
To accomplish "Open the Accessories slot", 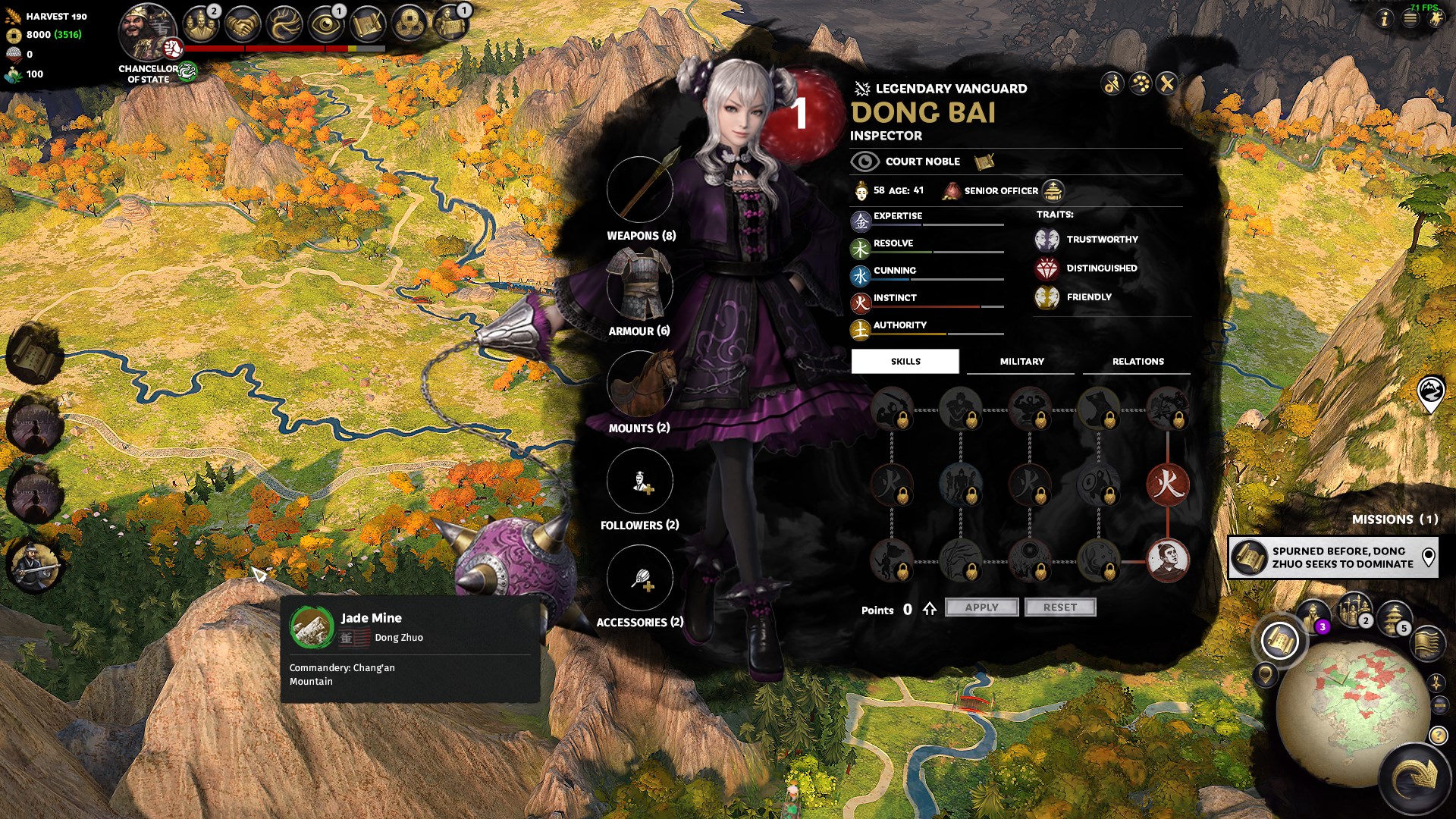I will click(640, 578).
